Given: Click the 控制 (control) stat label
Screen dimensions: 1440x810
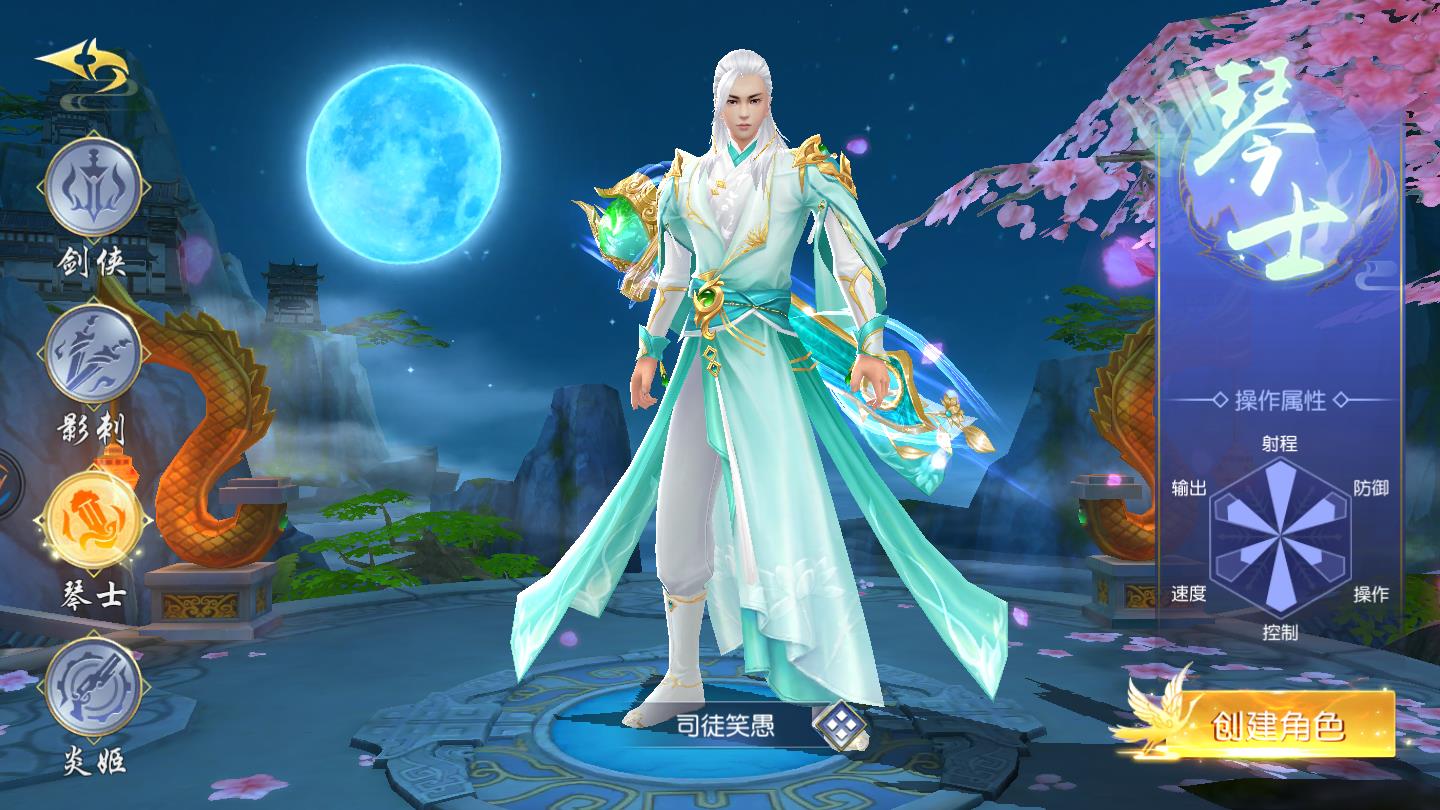Looking at the screenshot, I should [x=1282, y=632].
